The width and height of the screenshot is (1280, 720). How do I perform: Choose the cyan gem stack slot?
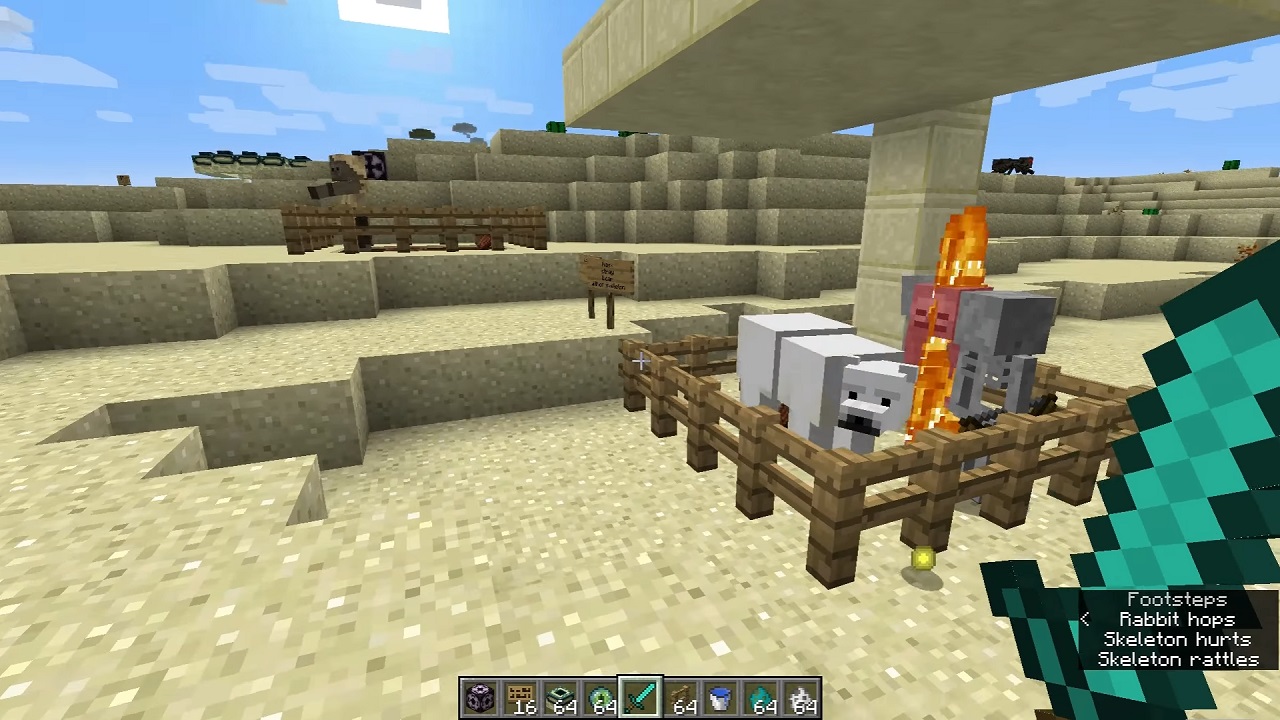pyautogui.click(x=760, y=698)
